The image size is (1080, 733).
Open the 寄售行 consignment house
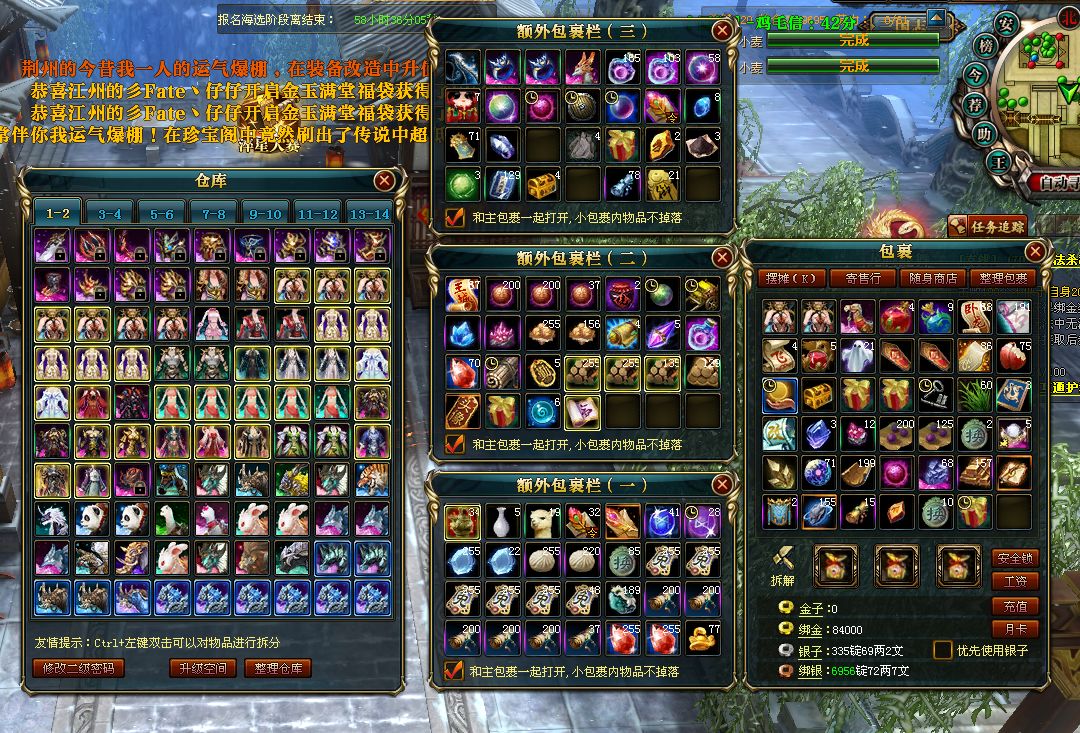[862, 278]
